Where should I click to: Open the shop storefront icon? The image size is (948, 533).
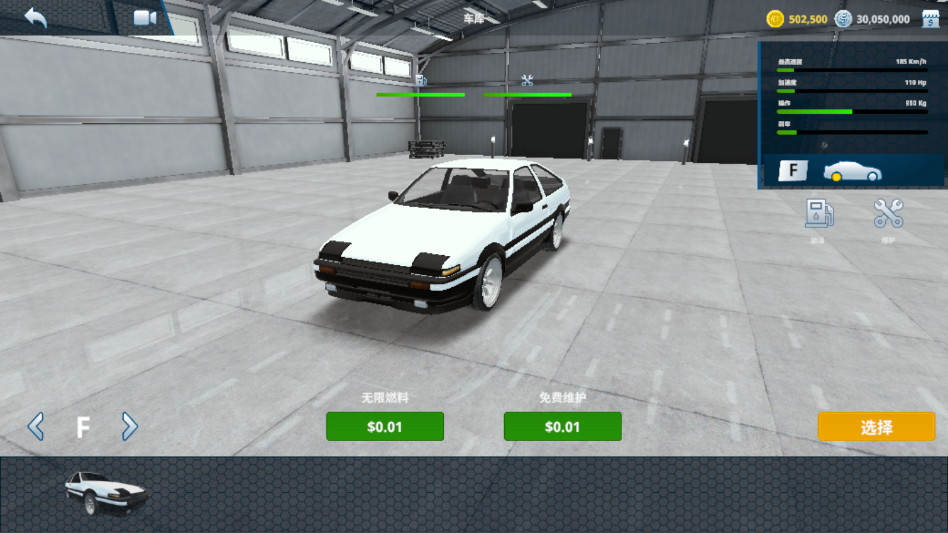click(931, 18)
